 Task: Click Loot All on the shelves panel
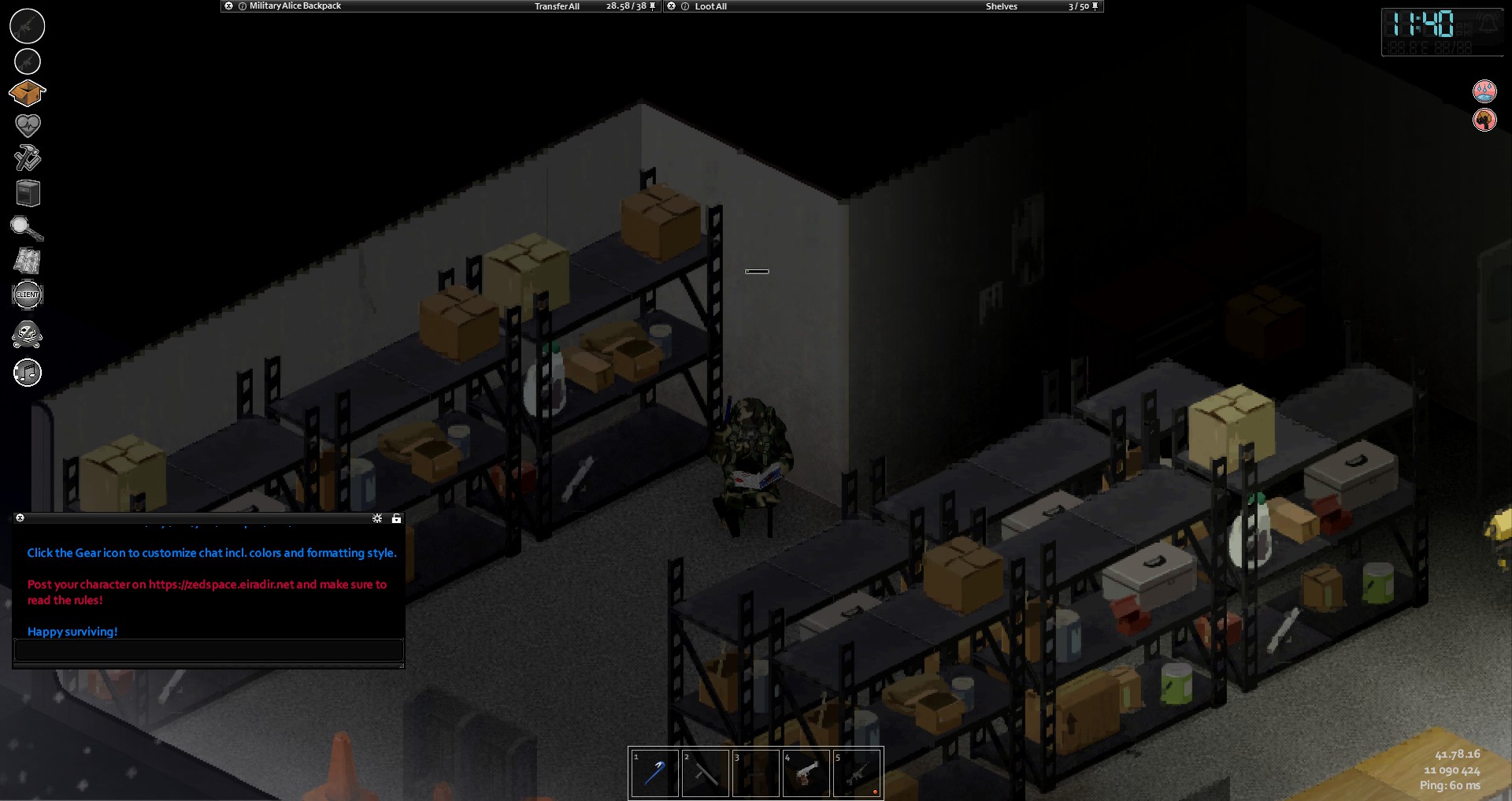710,6
